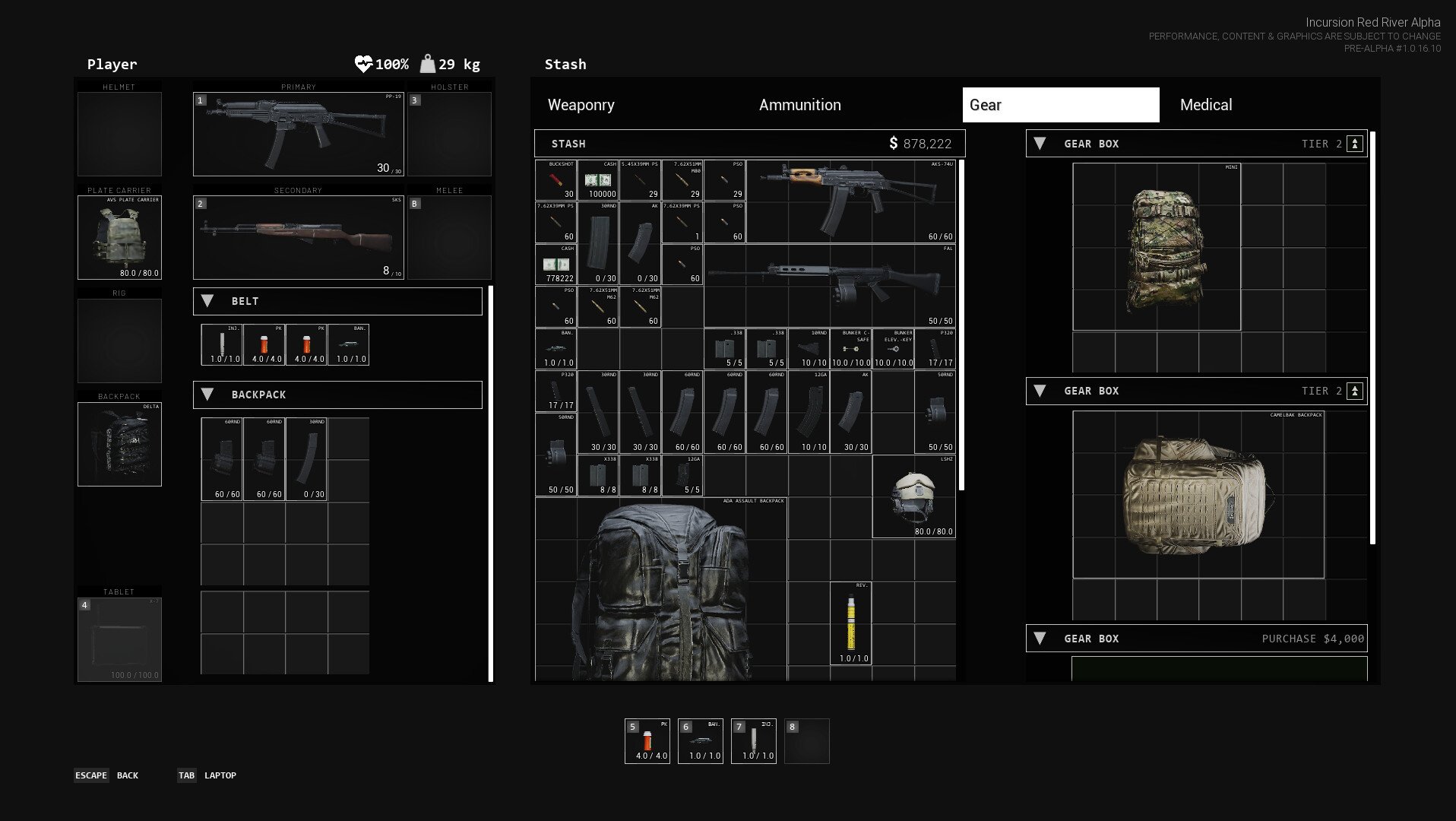This screenshot has height=821, width=1456.
Task: Select the Mini camo backpack in gear box
Action: tap(1157, 247)
